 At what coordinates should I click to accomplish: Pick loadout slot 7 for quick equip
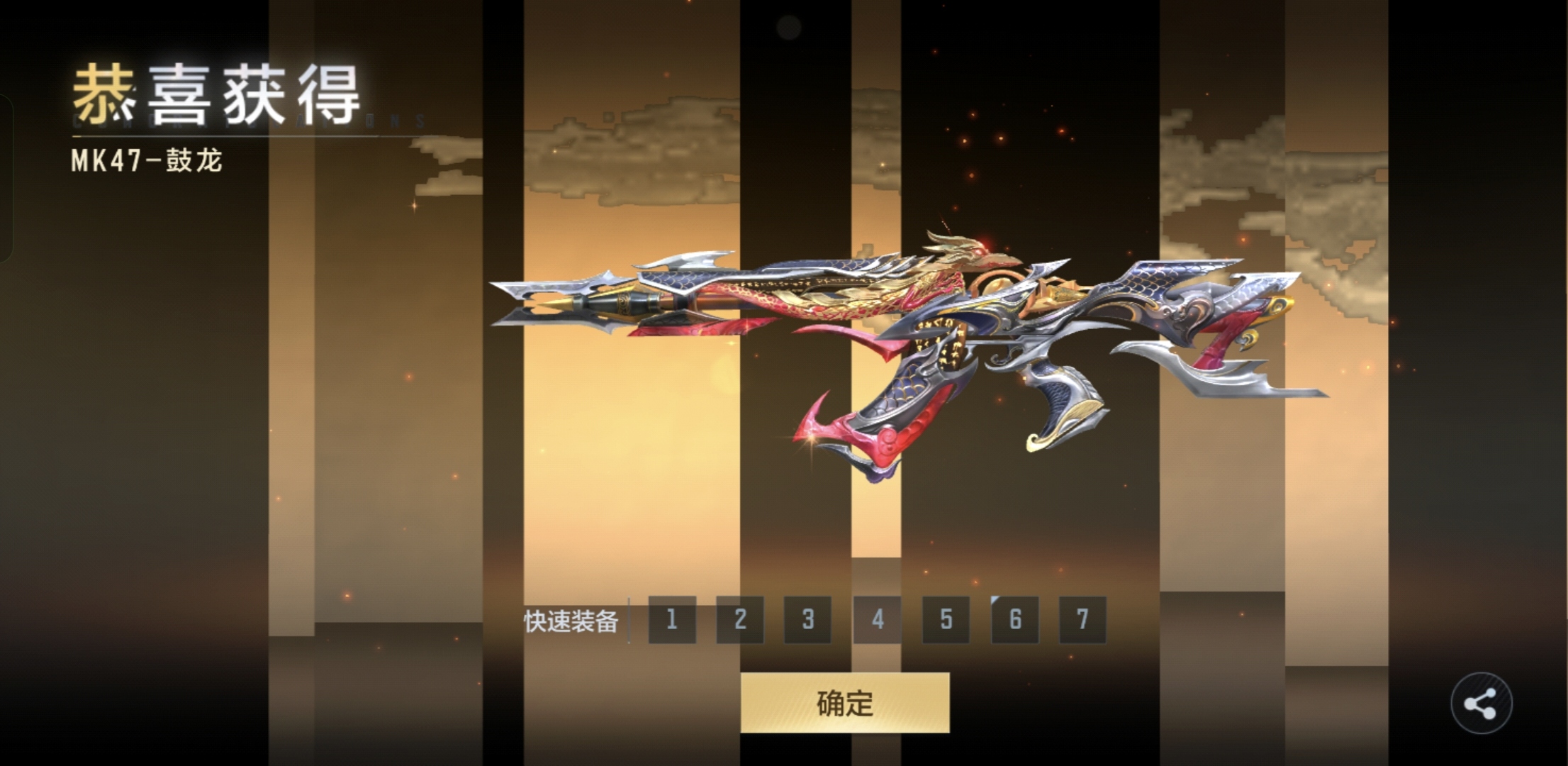click(1082, 620)
